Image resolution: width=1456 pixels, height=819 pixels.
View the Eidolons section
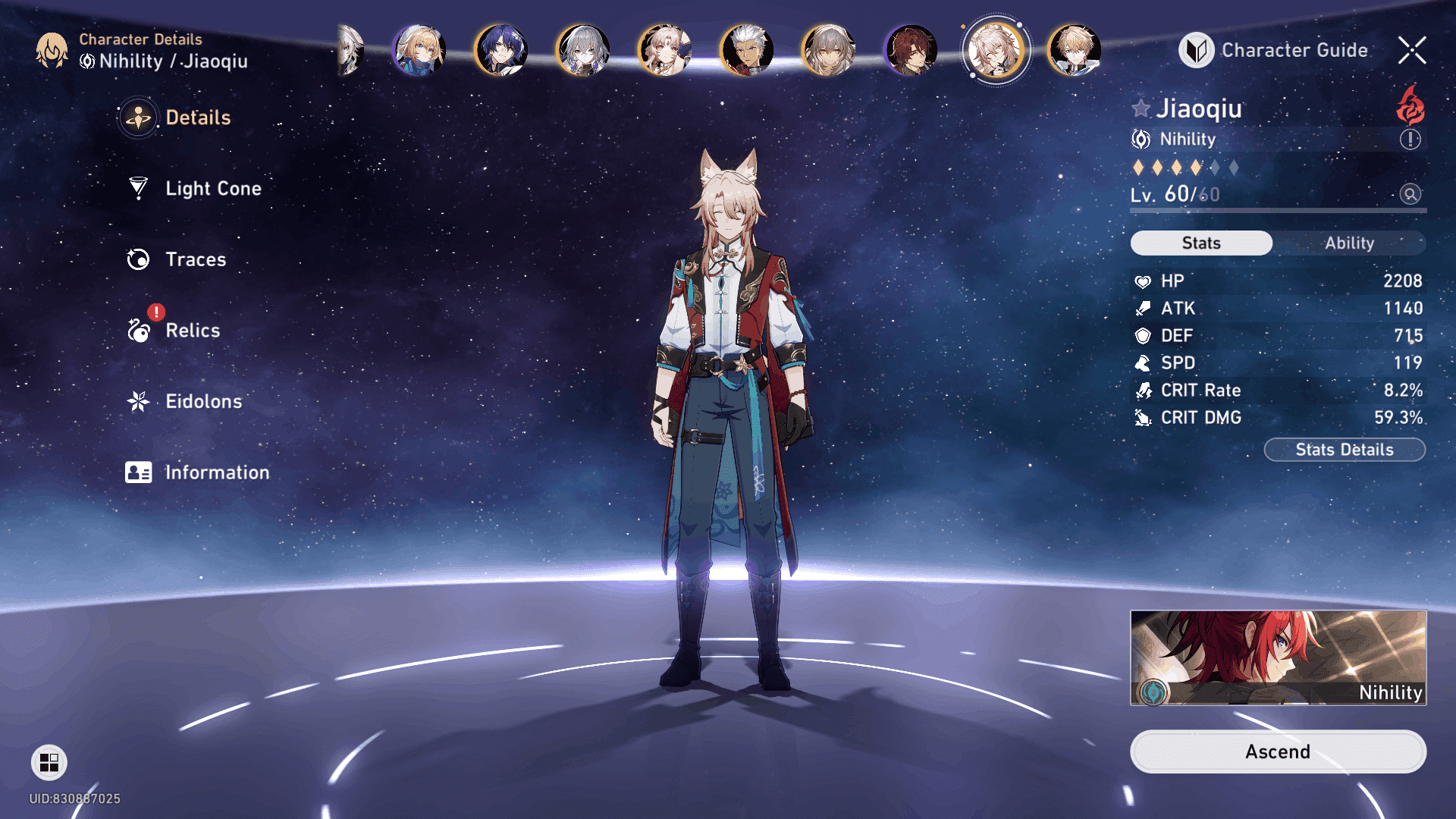[203, 401]
